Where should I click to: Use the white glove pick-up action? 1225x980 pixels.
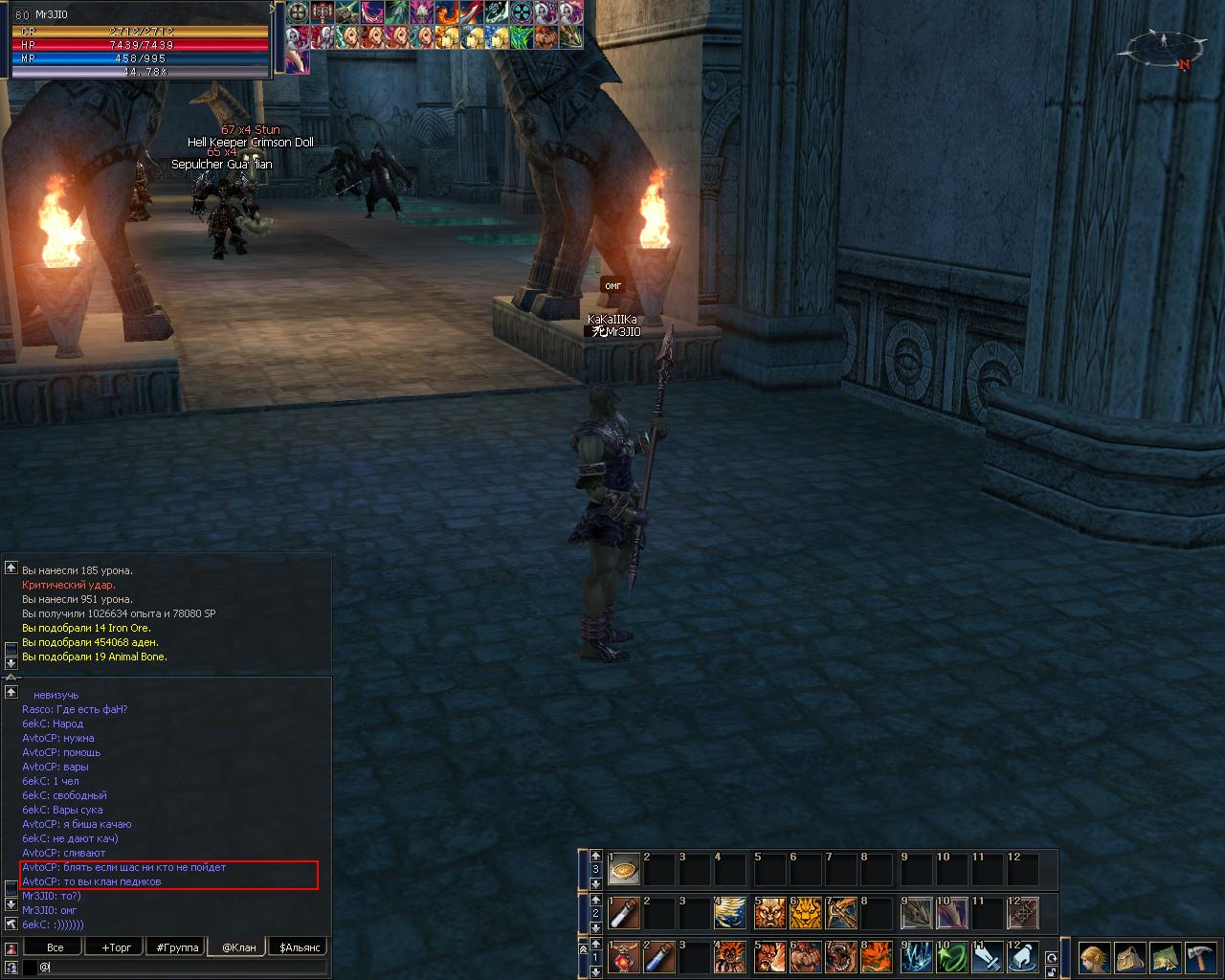point(1023,957)
